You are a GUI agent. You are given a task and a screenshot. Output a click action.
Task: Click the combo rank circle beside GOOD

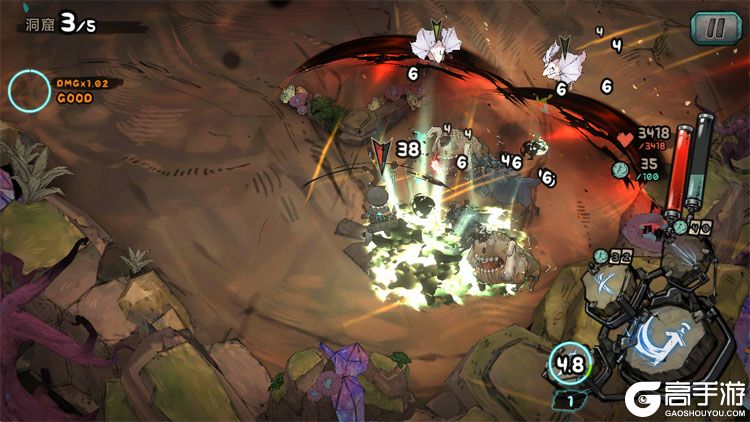29,90
